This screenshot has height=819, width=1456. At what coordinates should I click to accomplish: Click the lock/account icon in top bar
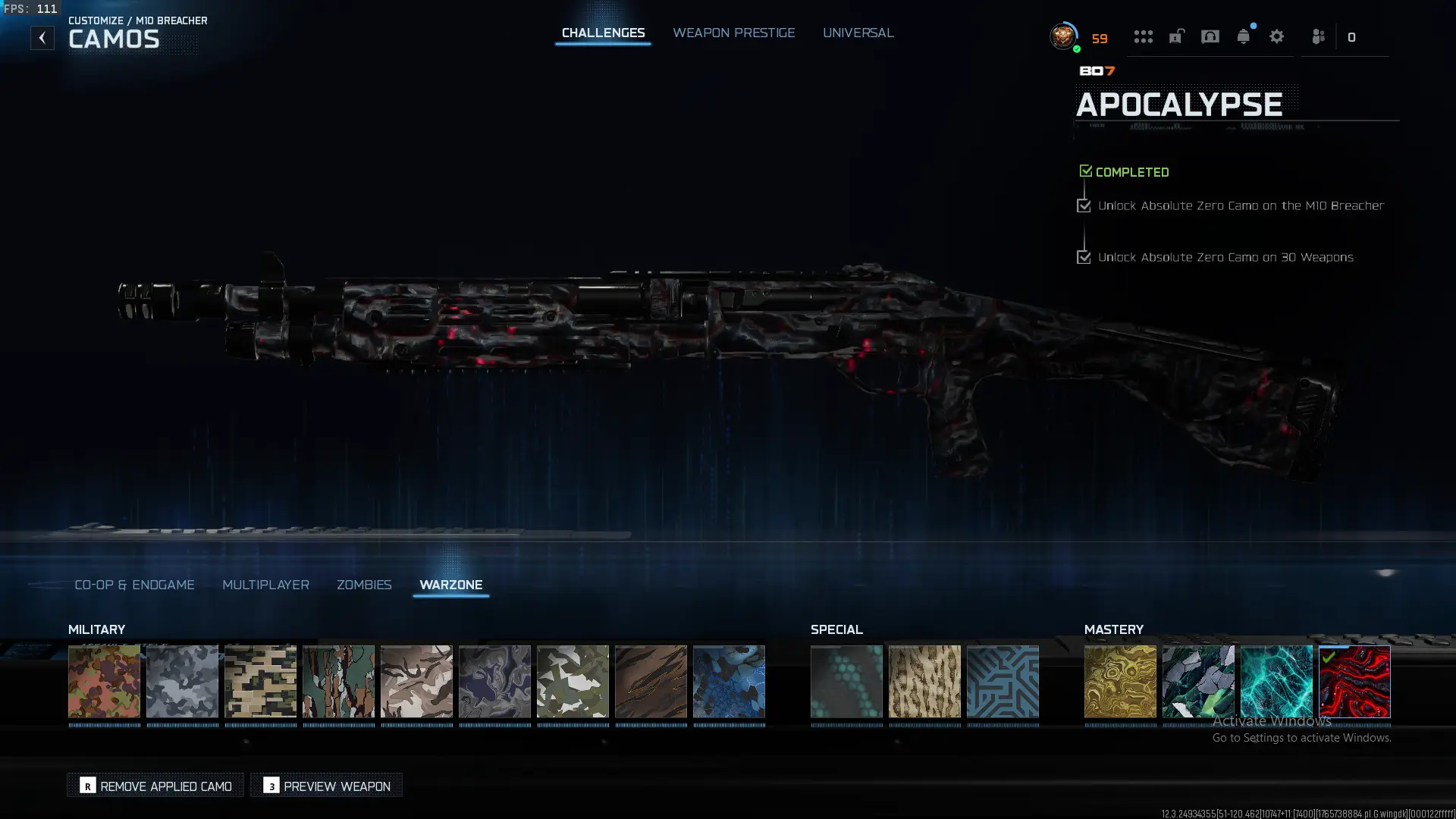[x=1175, y=36]
